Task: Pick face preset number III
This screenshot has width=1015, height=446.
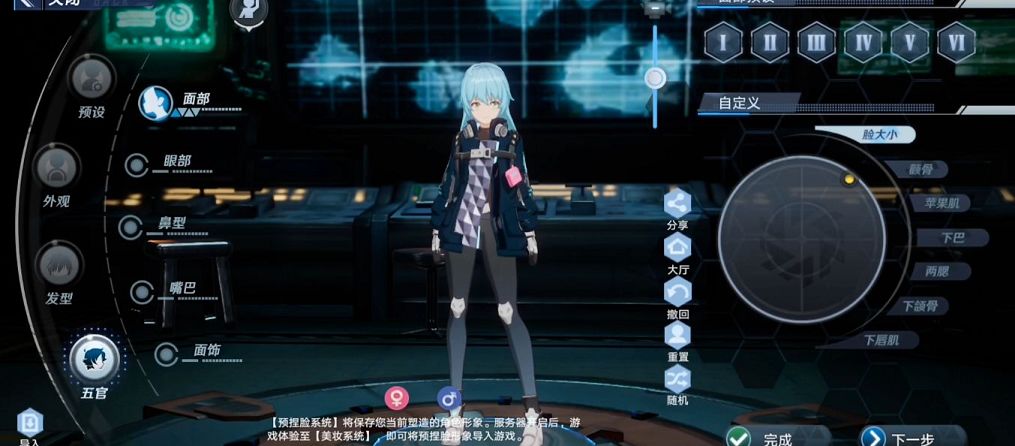Action: (816, 43)
